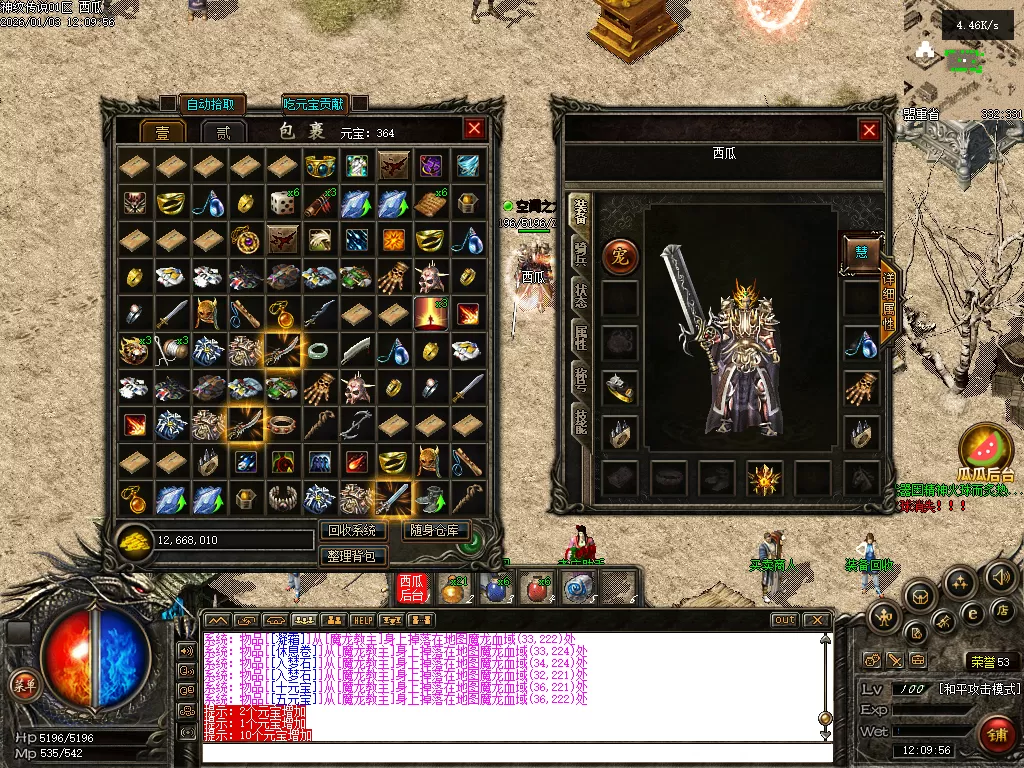Open the 回收系统 recycle system

[x=353, y=531]
